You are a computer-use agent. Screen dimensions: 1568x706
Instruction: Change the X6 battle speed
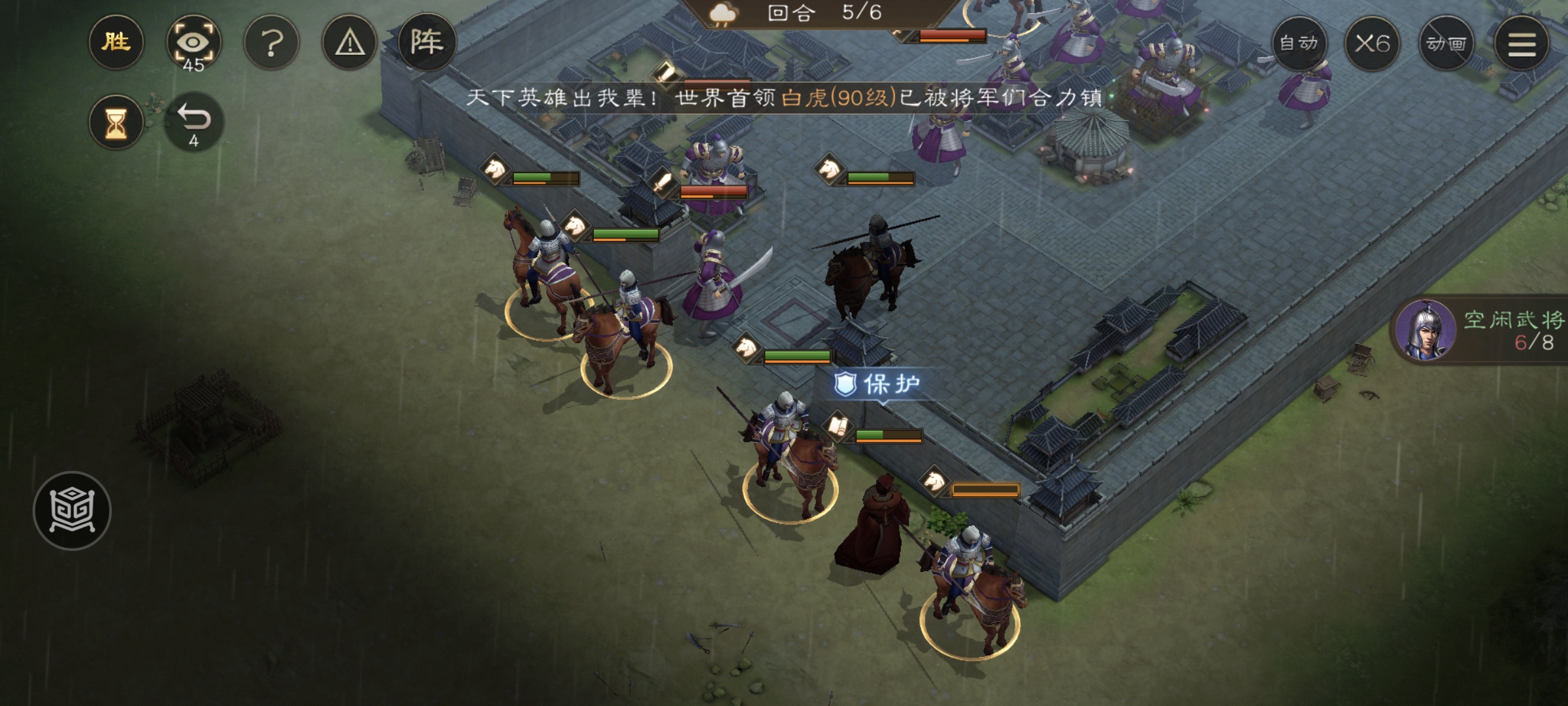pos(1372,44)
